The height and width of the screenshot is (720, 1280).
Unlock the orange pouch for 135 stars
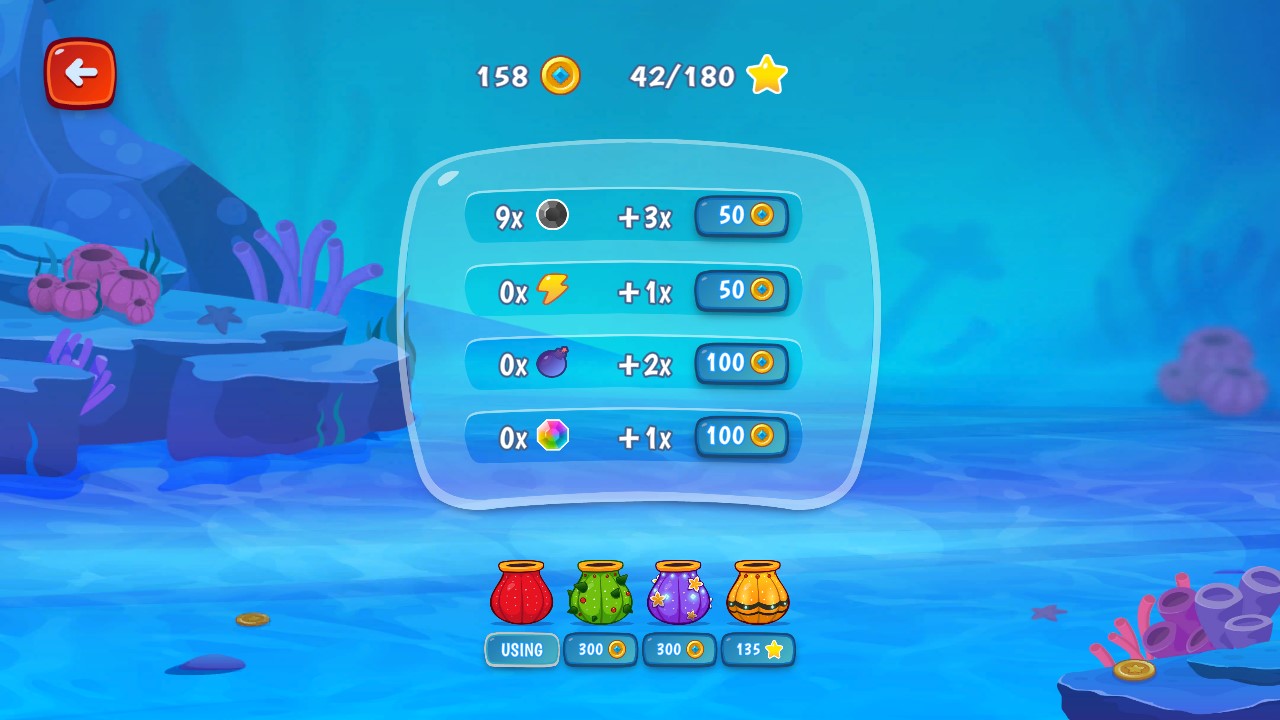pos(758,649)
